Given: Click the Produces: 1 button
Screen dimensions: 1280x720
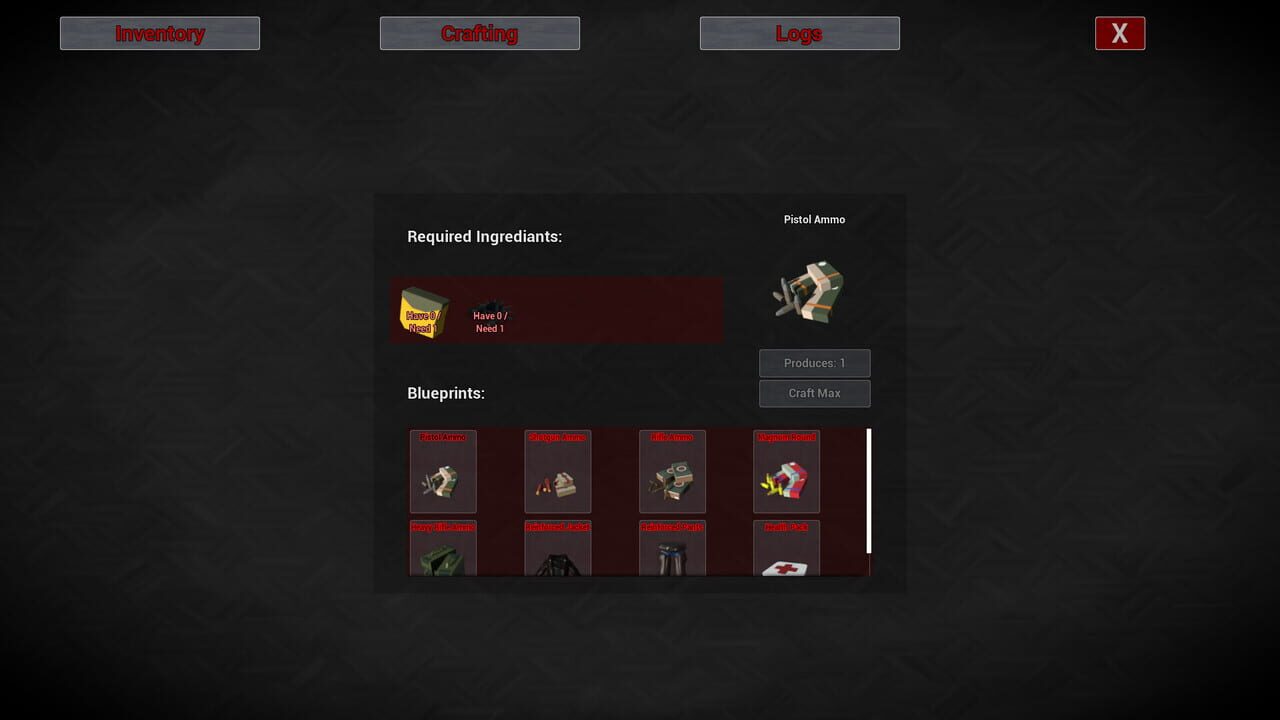Looking at the screenshot, I should point(814,363).
